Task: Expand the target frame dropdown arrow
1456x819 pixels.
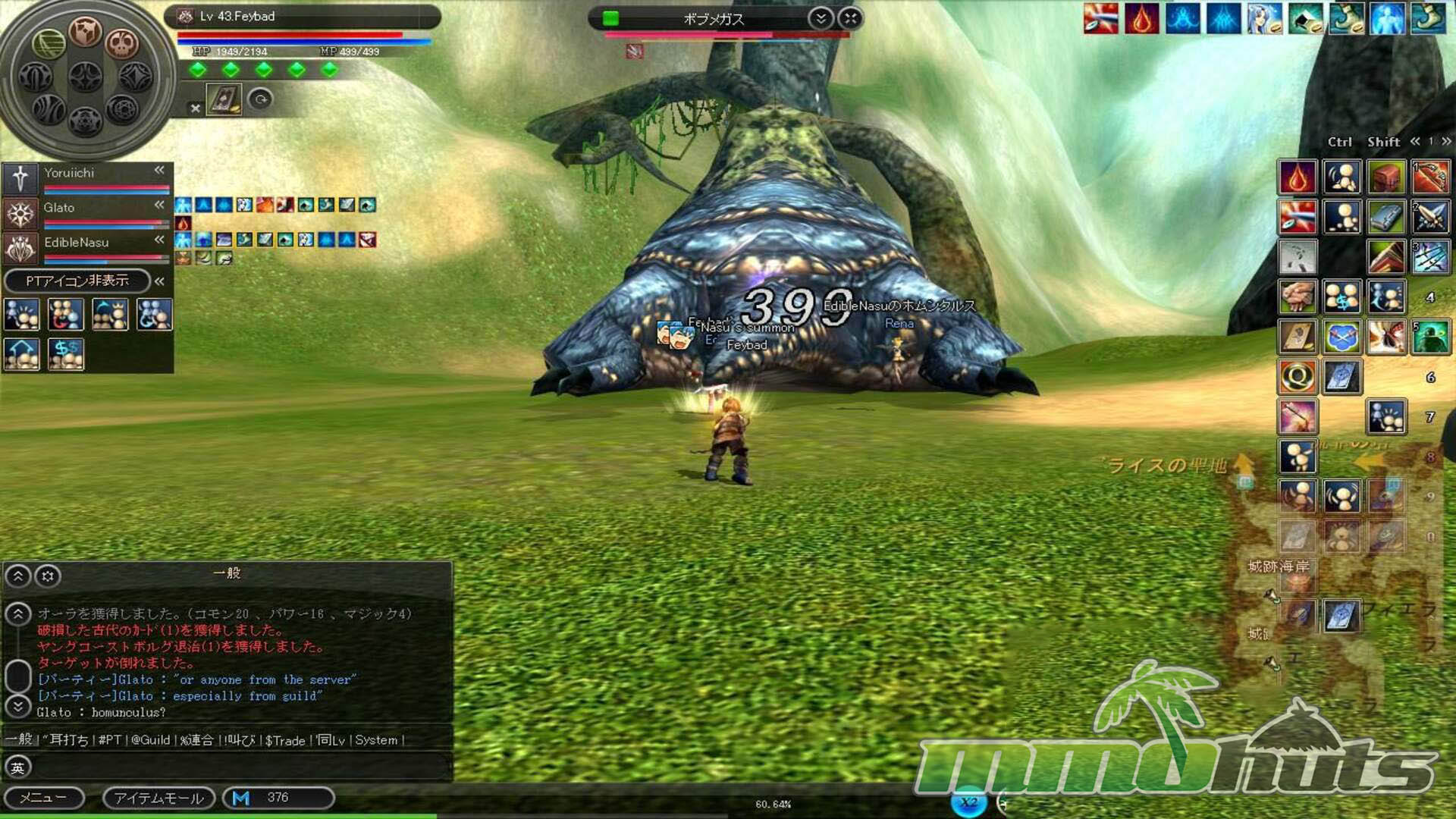Action: (821, 18)
